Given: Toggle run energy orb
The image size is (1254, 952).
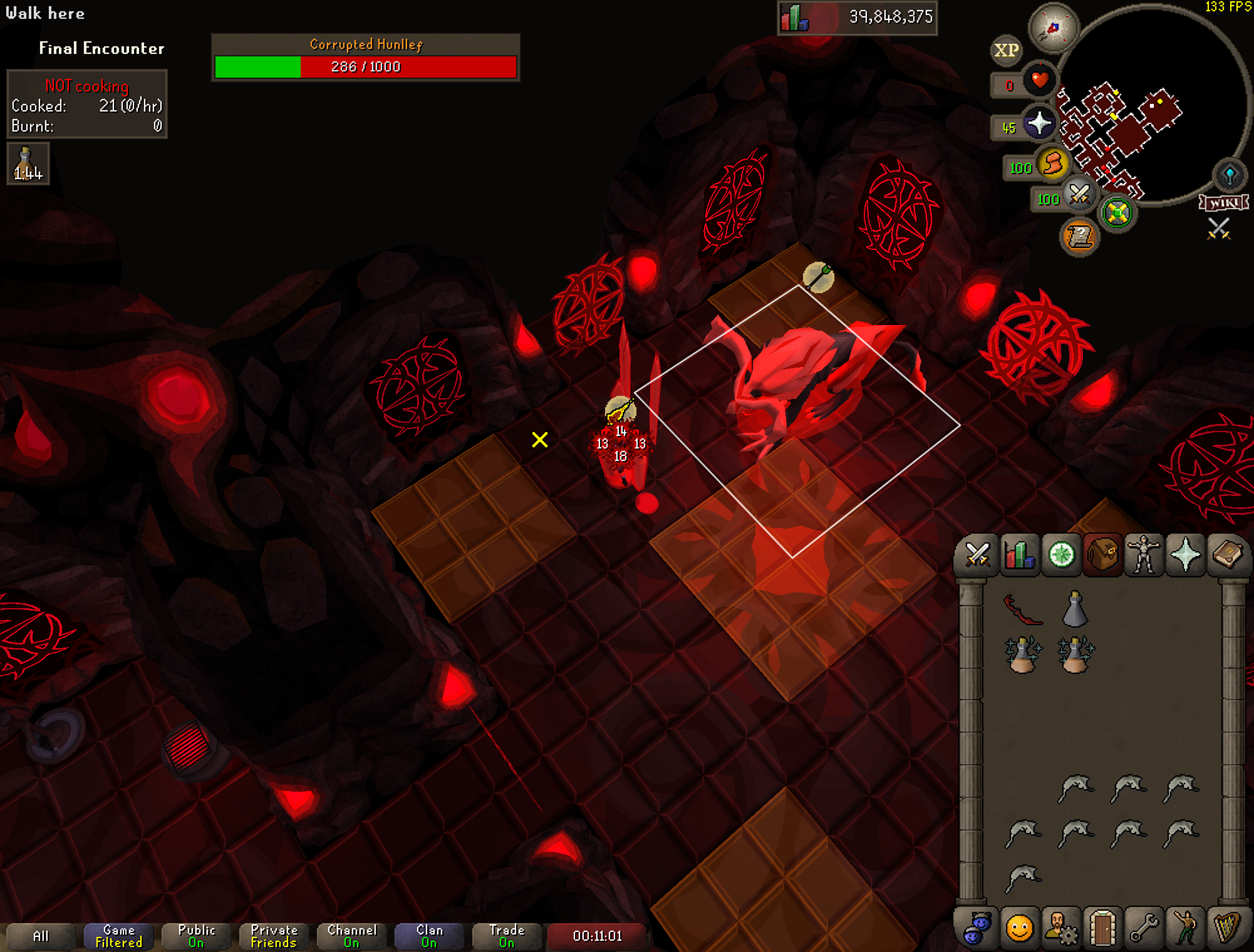Looking at the screenshot, I should [1053, 164].
